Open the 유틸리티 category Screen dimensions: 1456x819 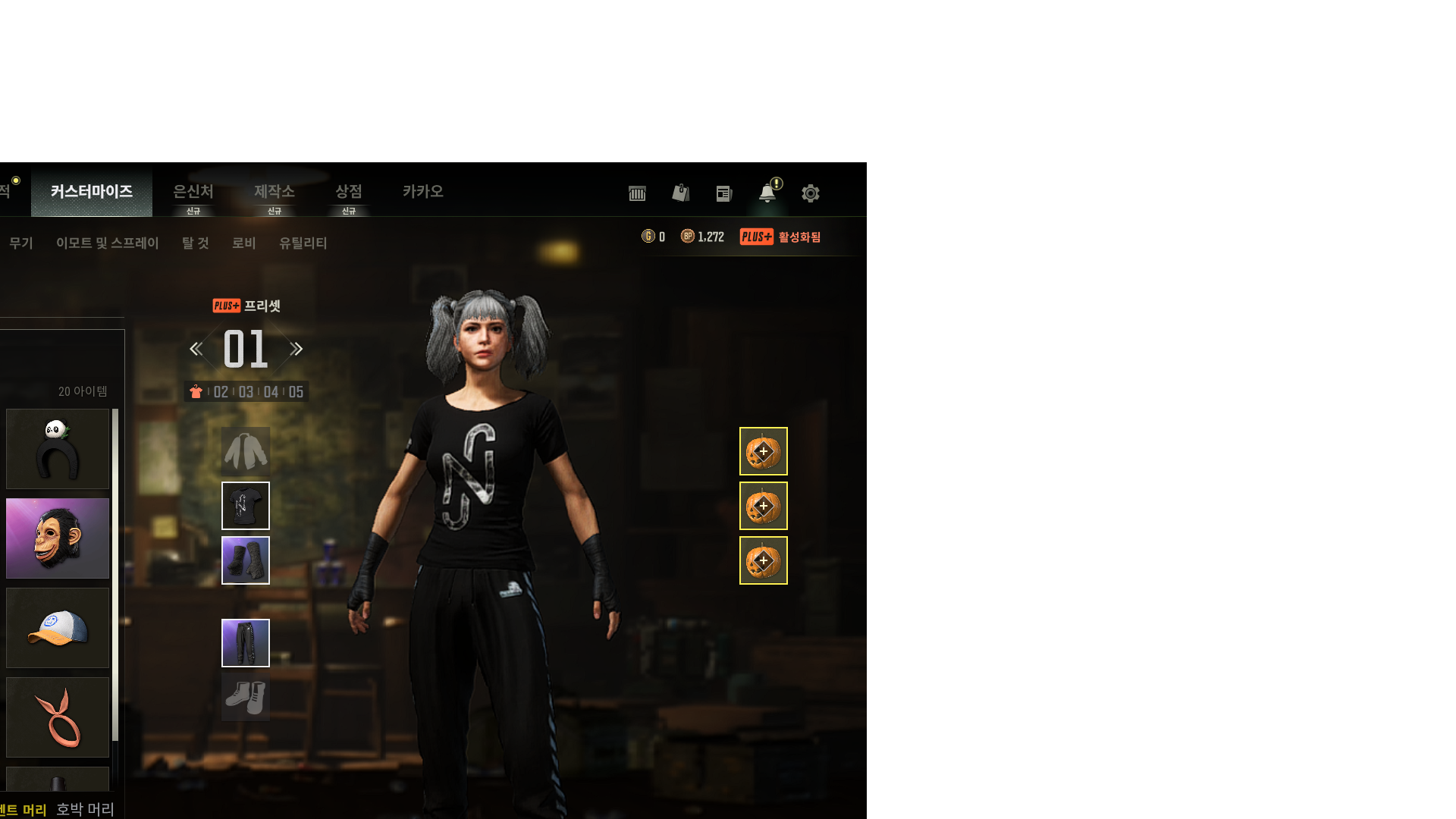(303, 243)
